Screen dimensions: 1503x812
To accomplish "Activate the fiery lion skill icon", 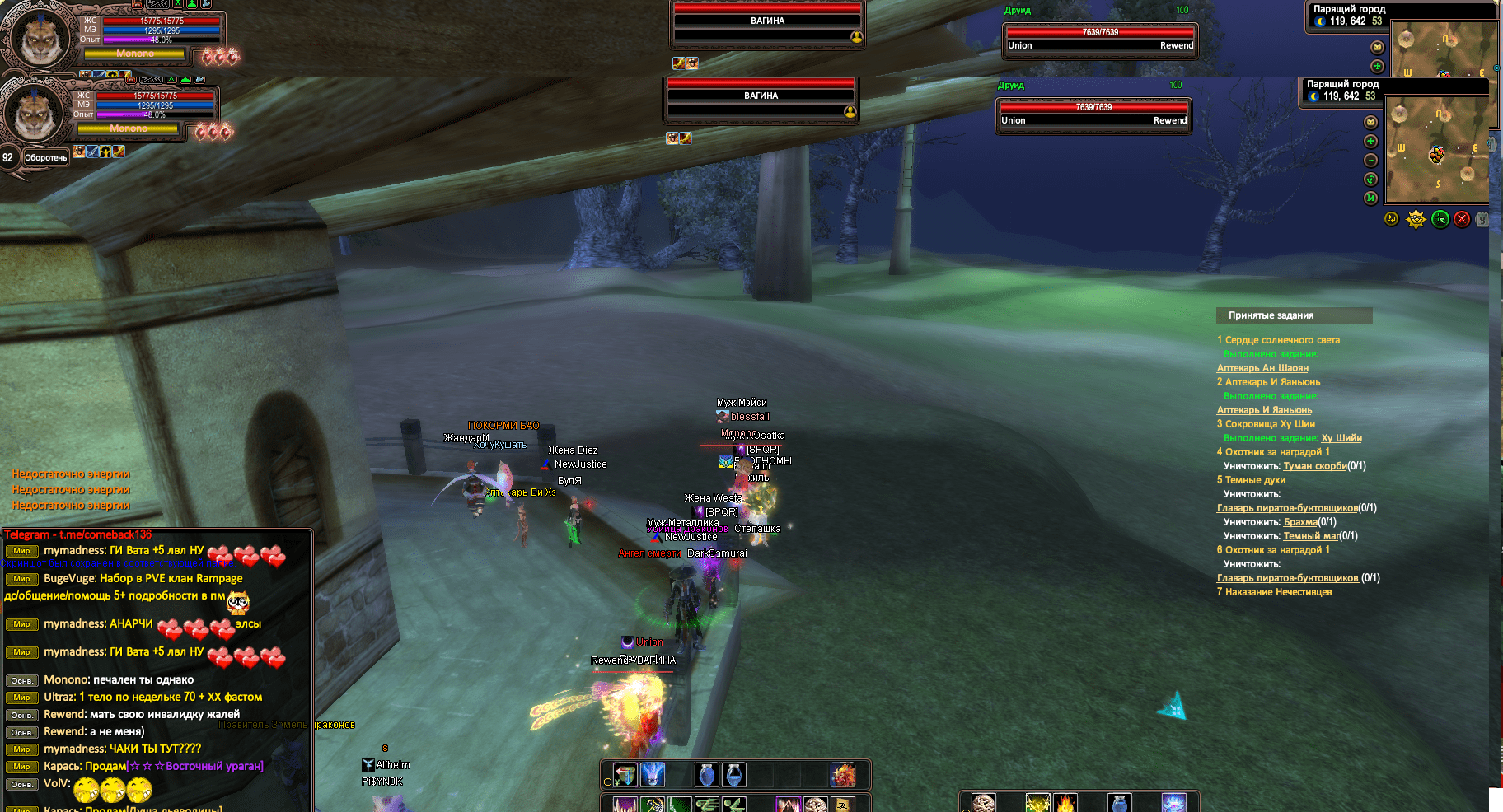I will [x=842, y=775].
